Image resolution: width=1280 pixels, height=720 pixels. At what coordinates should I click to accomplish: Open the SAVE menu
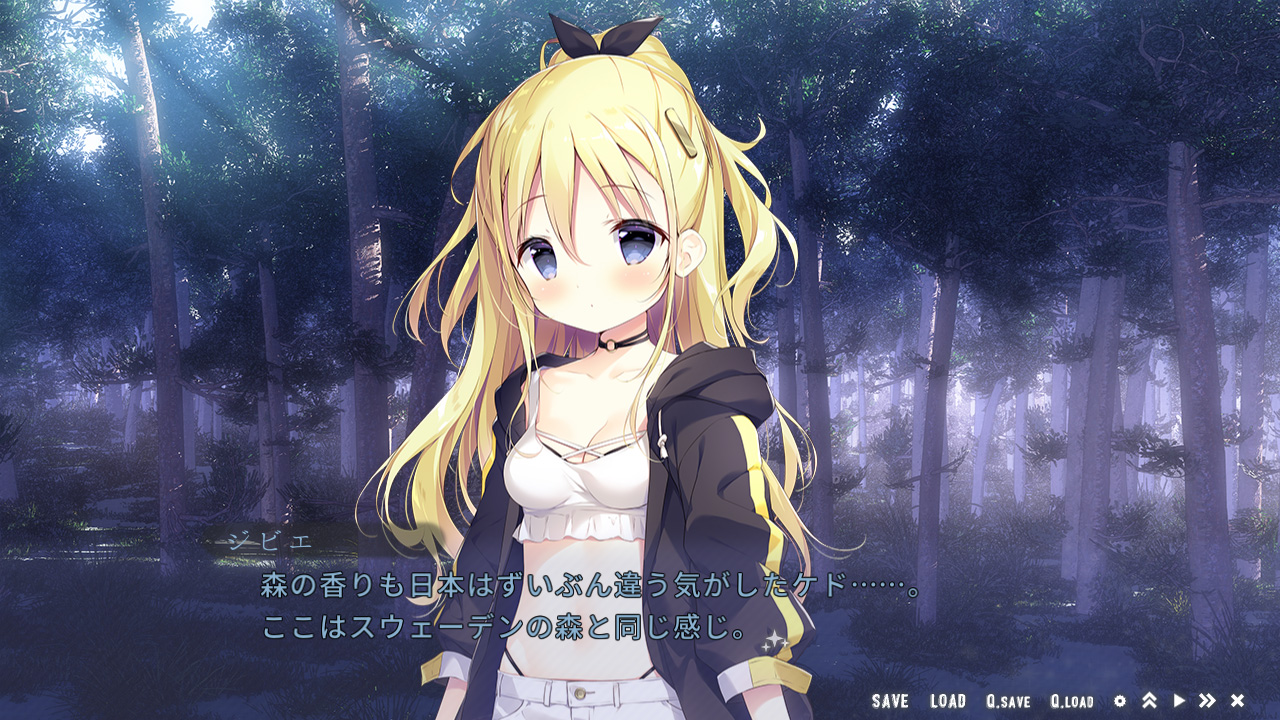click(x=889, y=701)
